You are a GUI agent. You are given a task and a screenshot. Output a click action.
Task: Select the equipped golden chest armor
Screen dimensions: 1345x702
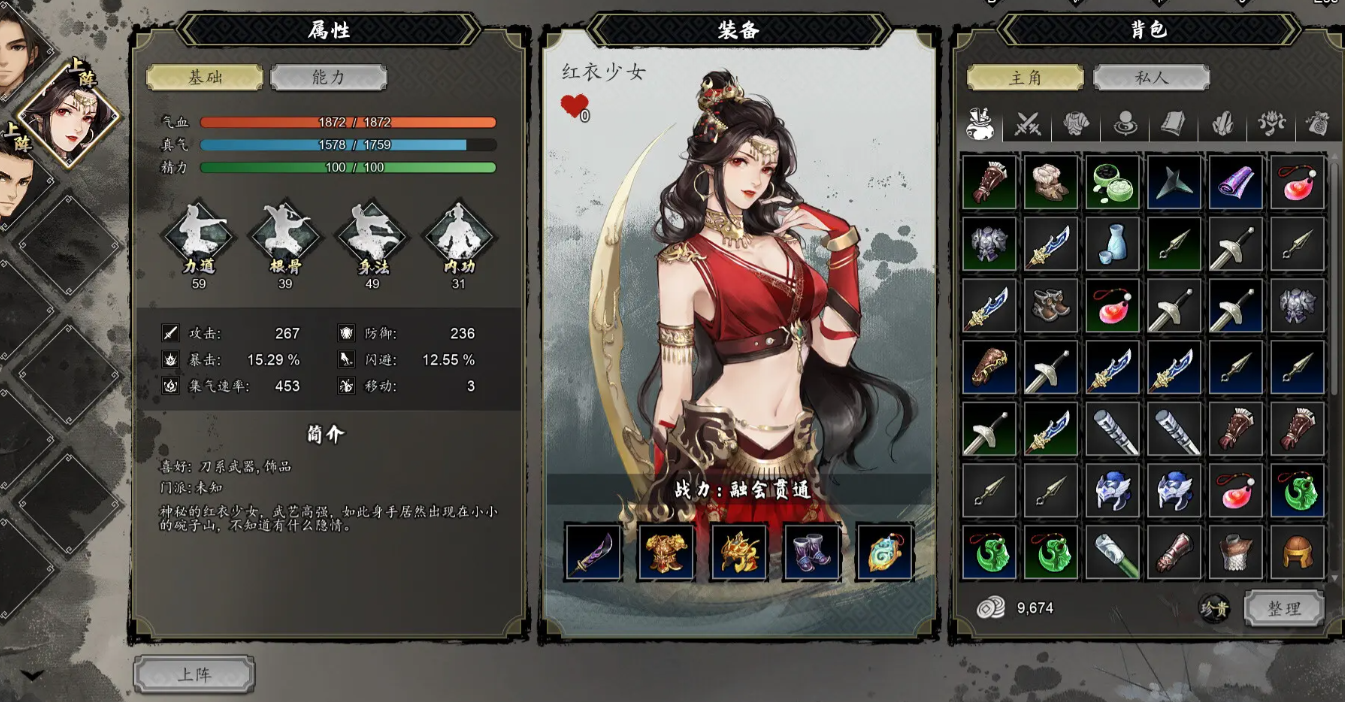pos(666,552)
